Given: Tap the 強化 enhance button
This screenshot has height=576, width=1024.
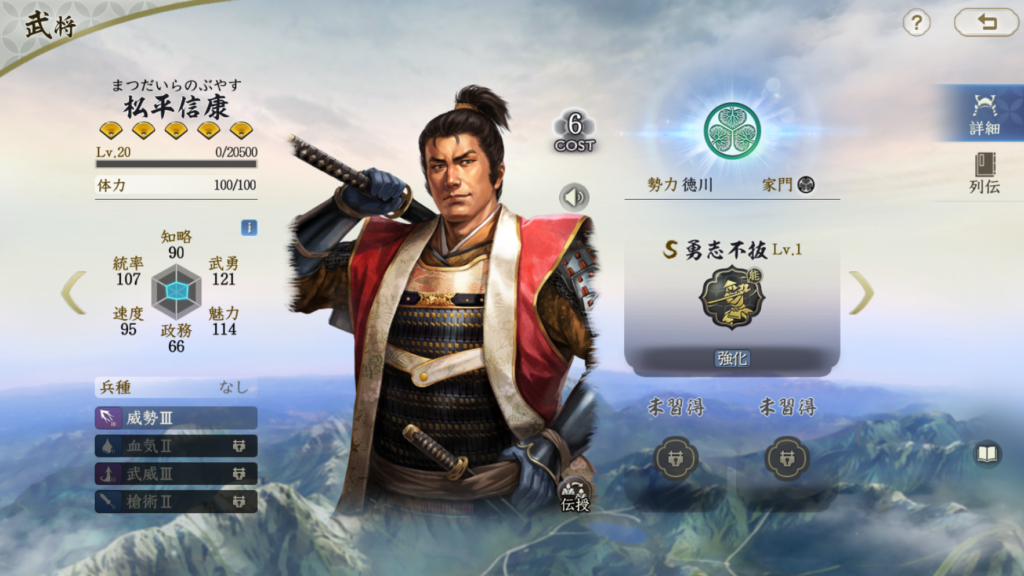Looking at the screenshot, I should 732,358.
